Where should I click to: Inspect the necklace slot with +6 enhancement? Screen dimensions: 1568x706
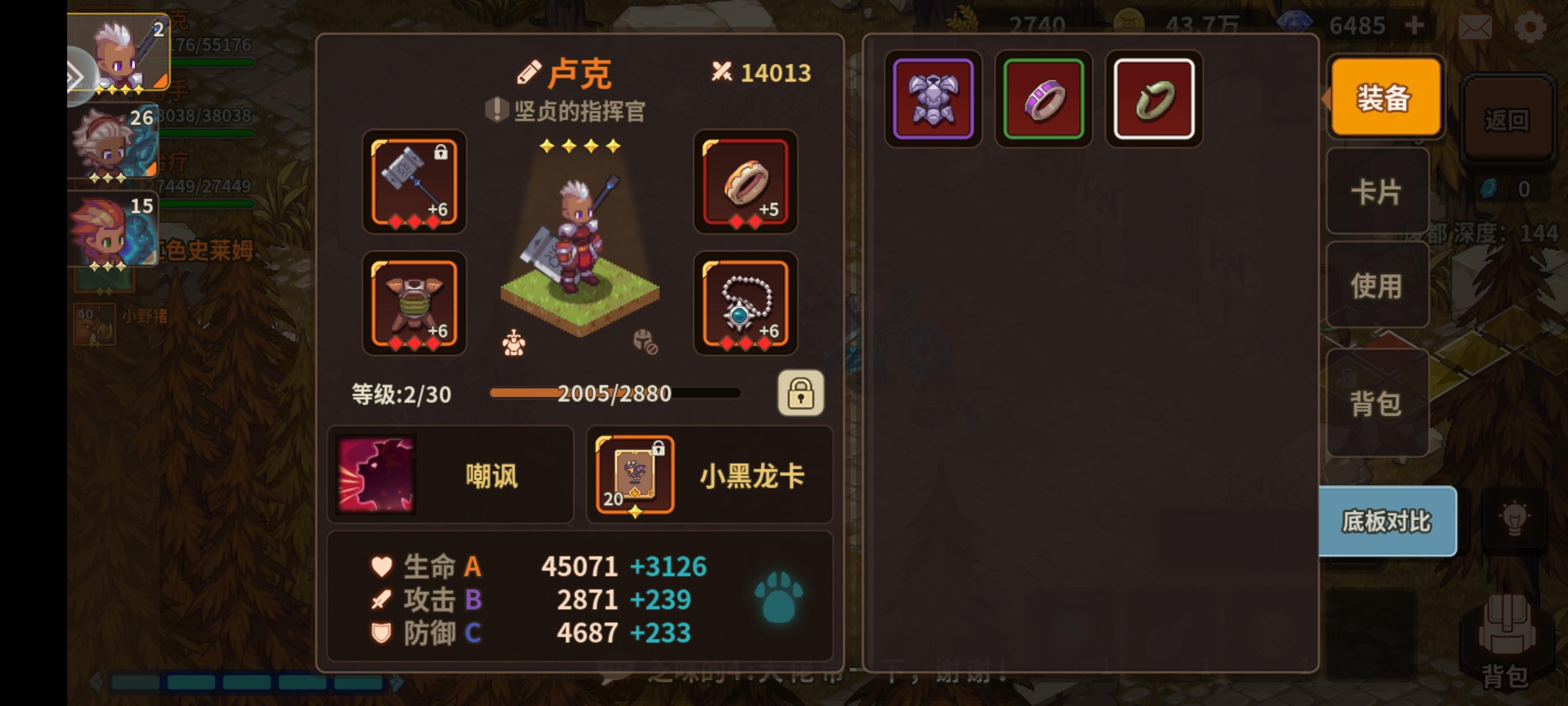click(746, 303)
